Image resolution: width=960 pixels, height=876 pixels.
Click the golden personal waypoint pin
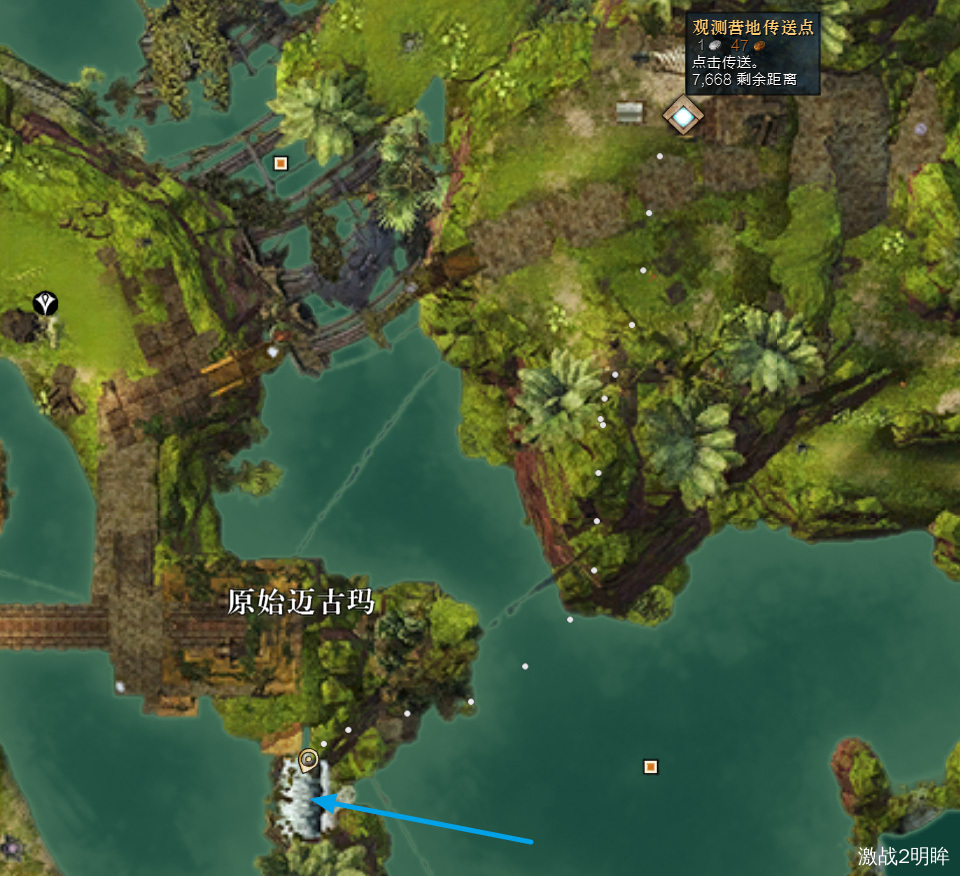coord(309,760)
